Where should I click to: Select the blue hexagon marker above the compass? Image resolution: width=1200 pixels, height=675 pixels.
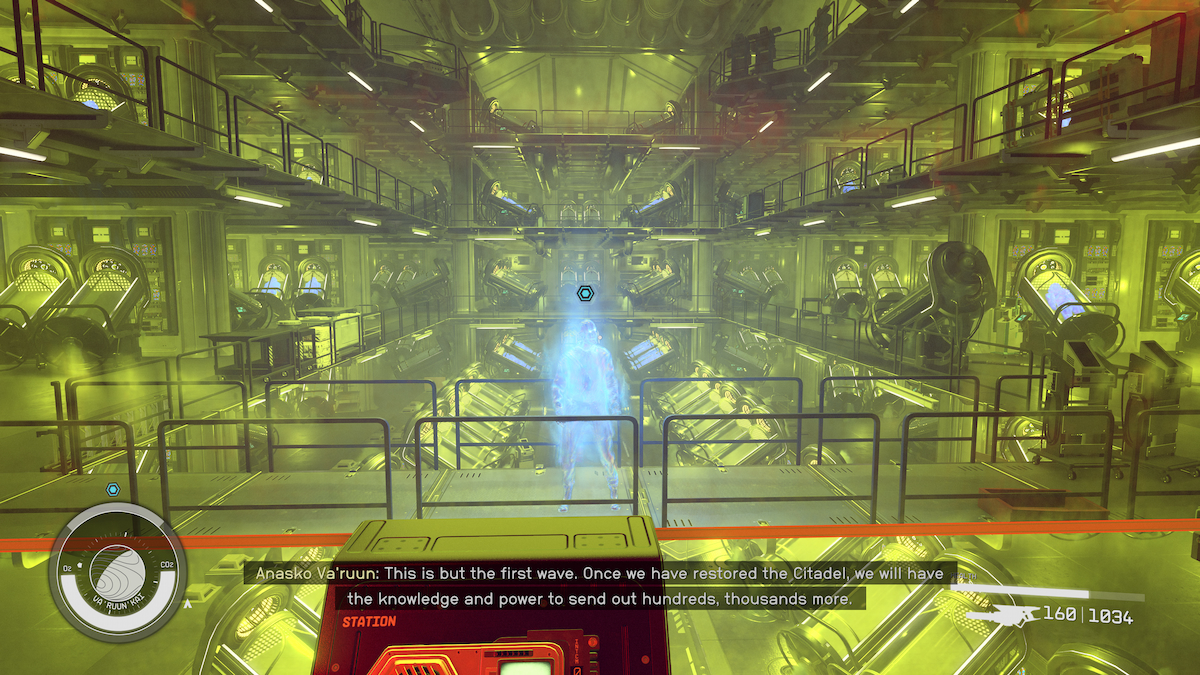(x=113, y=489)
